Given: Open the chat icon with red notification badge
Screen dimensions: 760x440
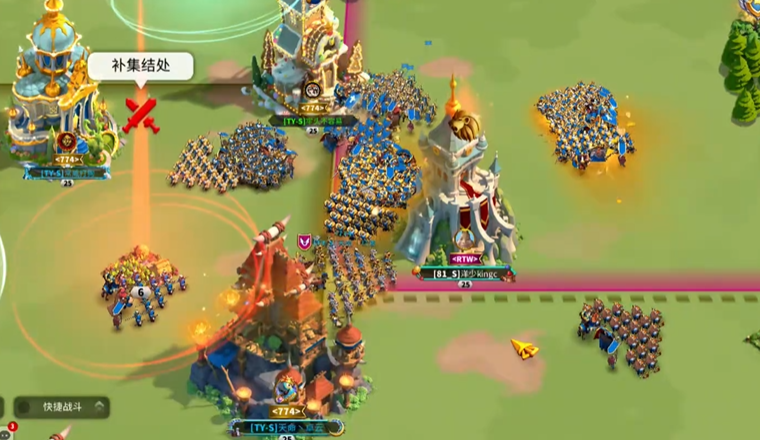Looking at the screenshot, I should [x=4, y=434].
